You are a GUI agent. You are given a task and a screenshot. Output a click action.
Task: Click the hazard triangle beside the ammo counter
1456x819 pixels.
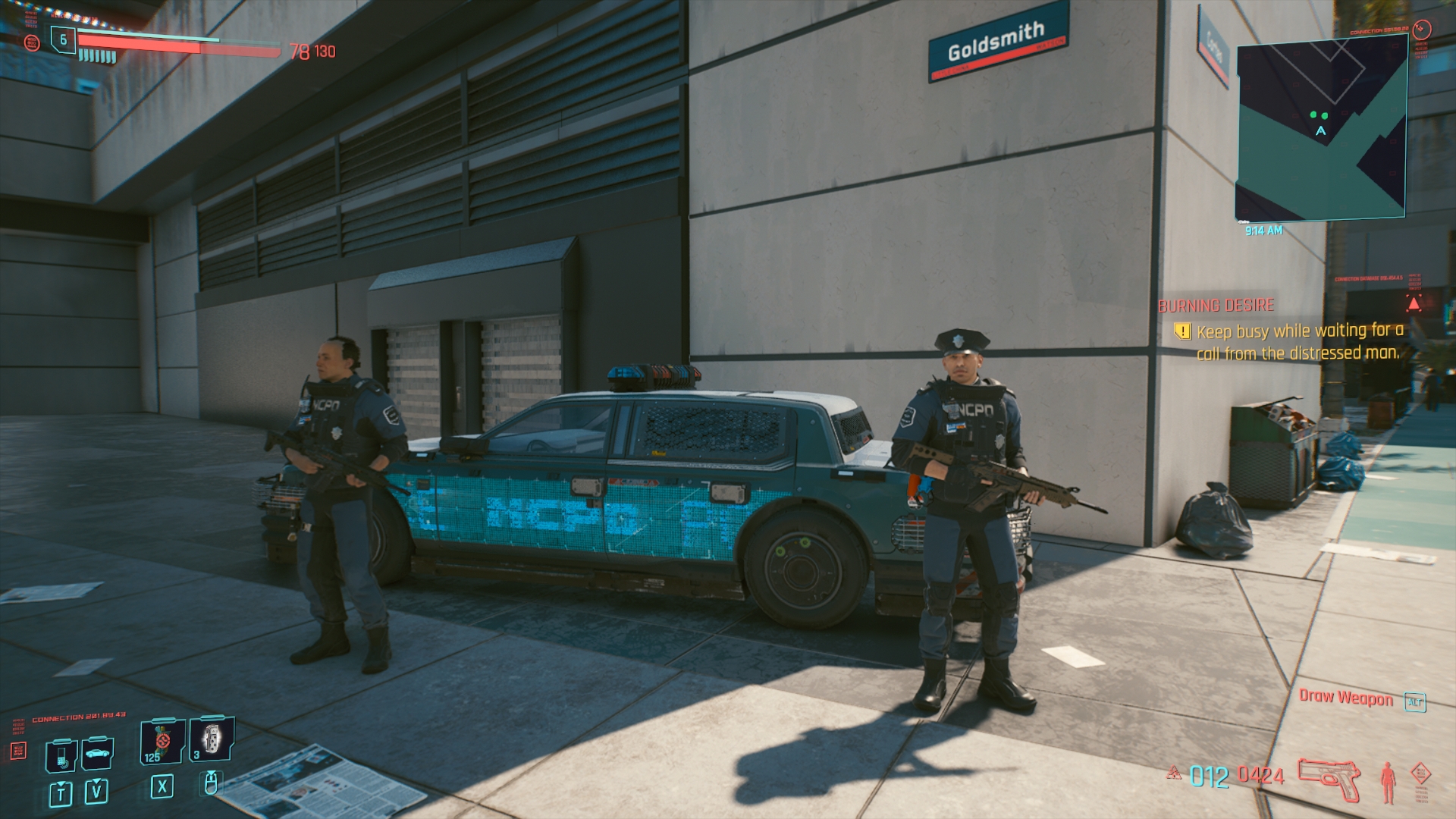[x=1173, y=772]
